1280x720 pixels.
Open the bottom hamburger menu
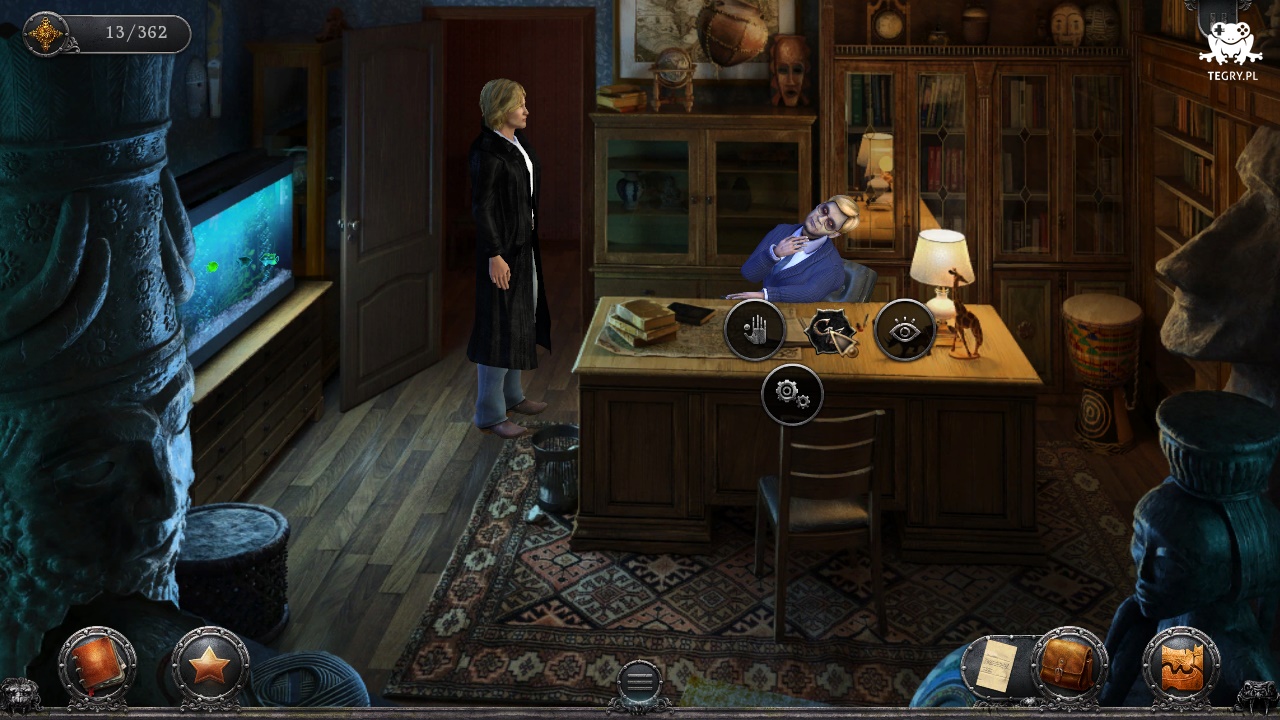pyautogui.click(x=640, y=681)
